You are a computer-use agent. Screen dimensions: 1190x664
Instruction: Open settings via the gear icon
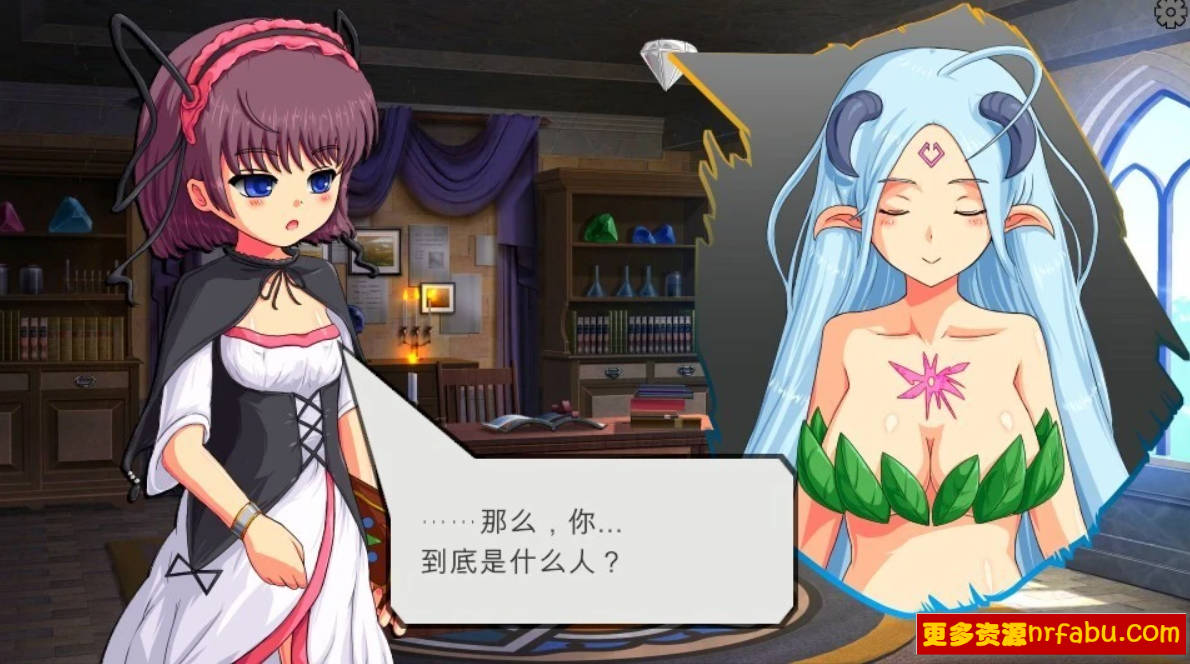1172,12
